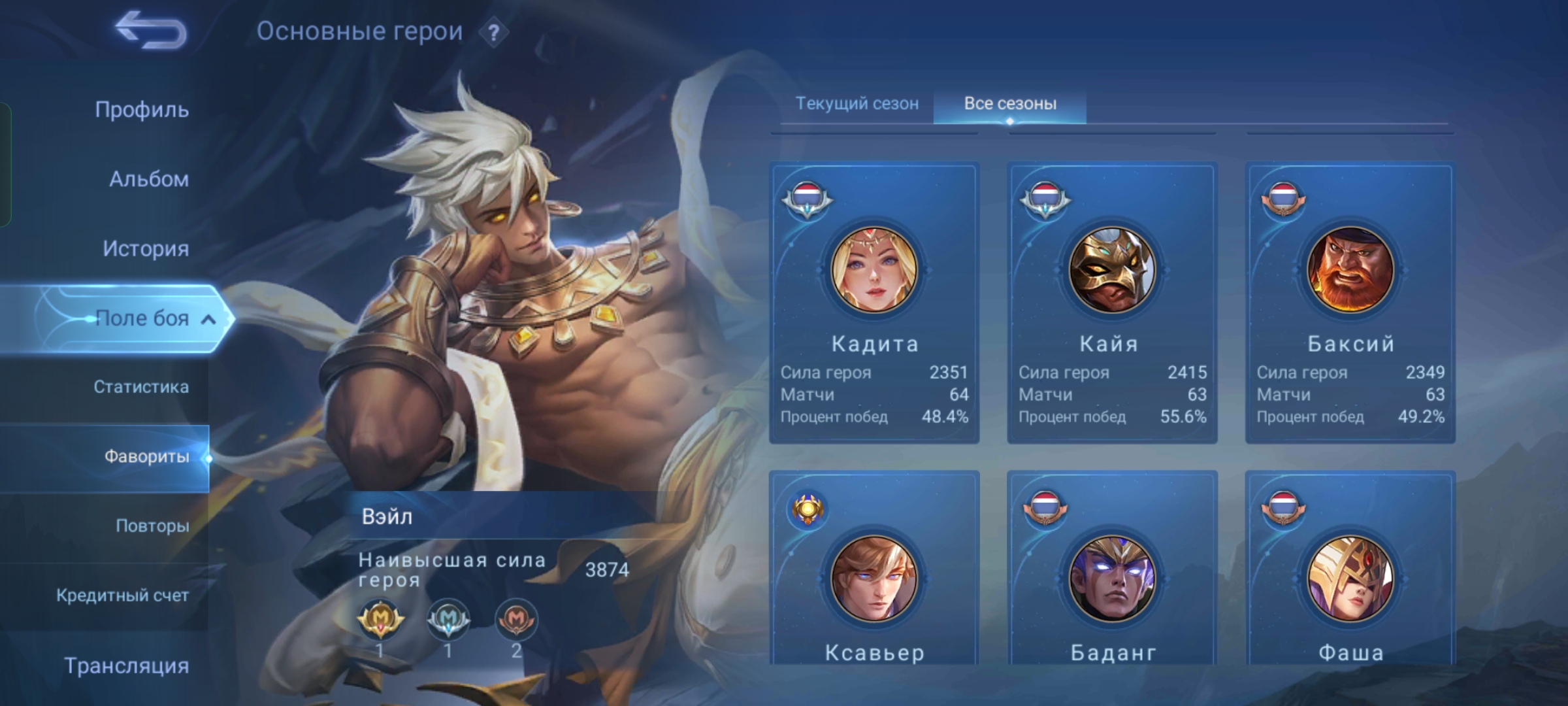
Task: Choose the Кадита hero card
Action: [874, 303]
